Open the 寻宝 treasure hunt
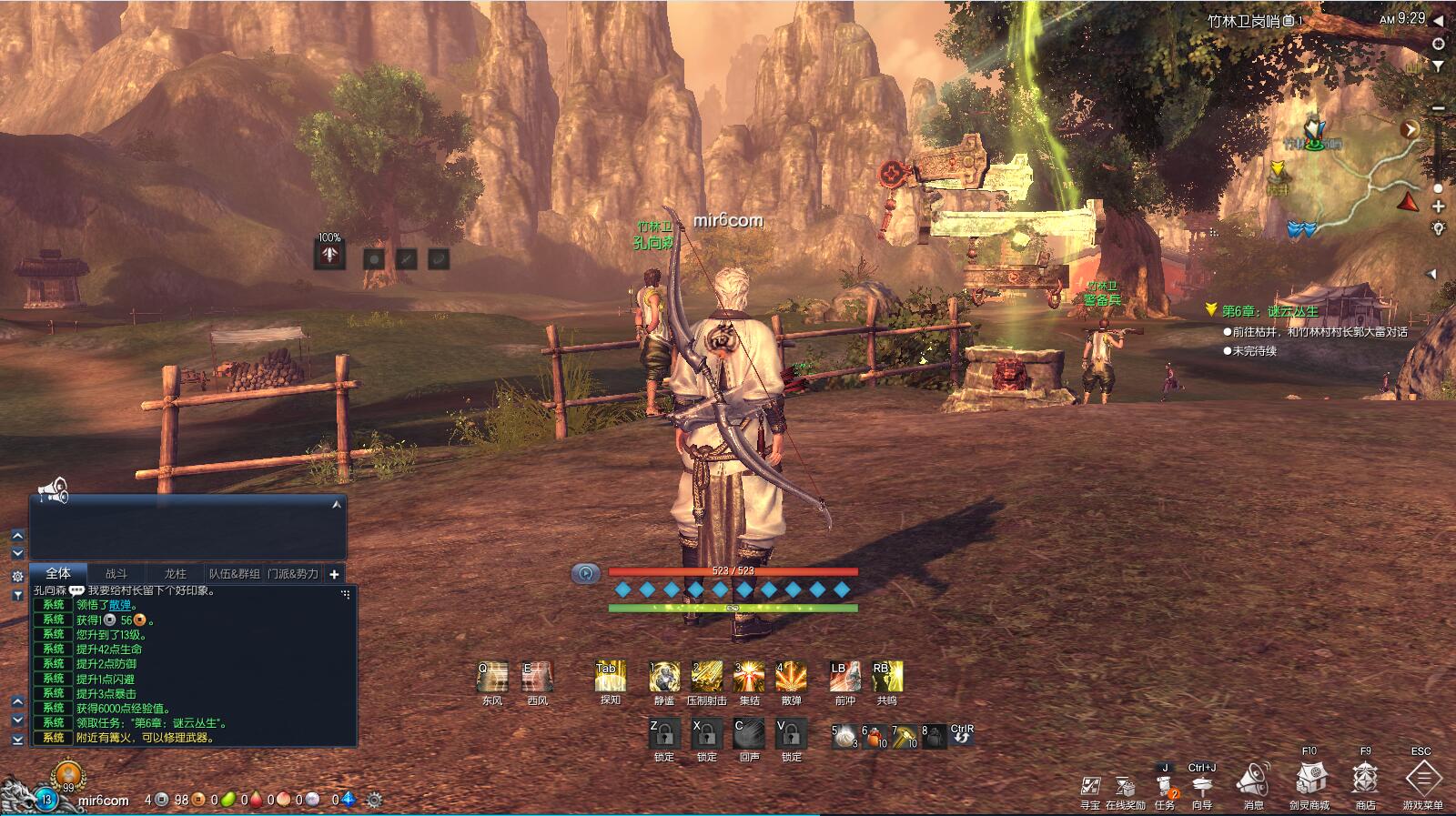Image resolution: width=1456 pixels, height=816 pixels. 1090,787
